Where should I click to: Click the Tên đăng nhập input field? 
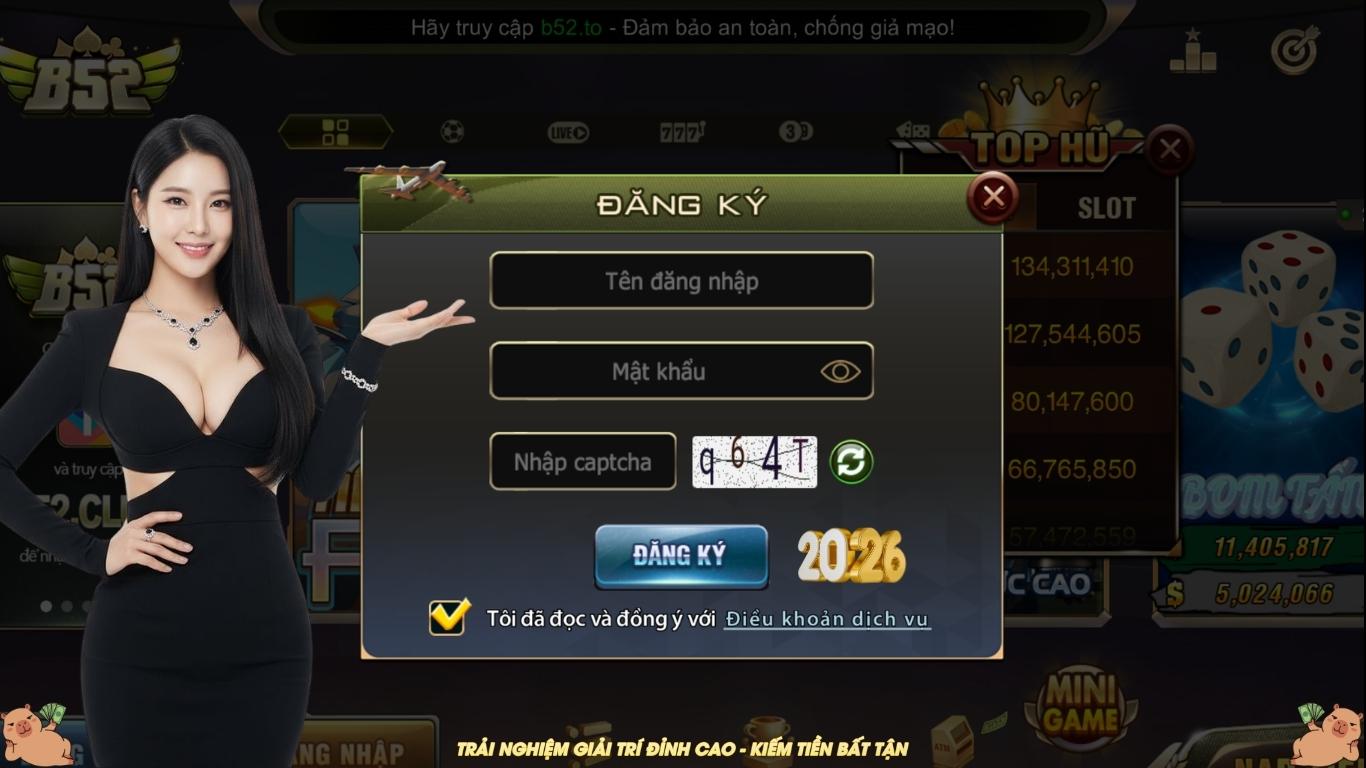click(682, 280)
